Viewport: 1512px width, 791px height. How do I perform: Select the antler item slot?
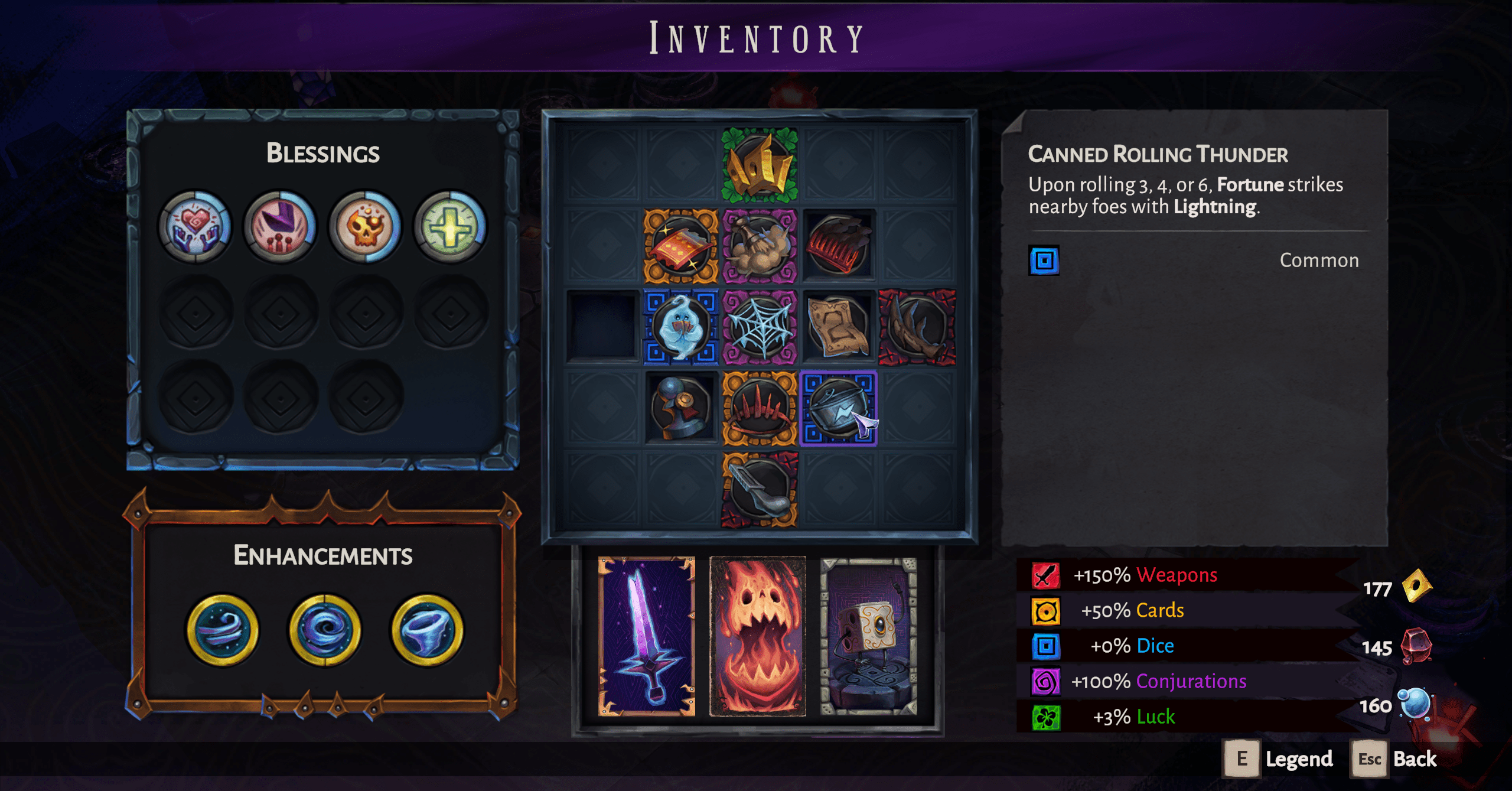point(917,327)
